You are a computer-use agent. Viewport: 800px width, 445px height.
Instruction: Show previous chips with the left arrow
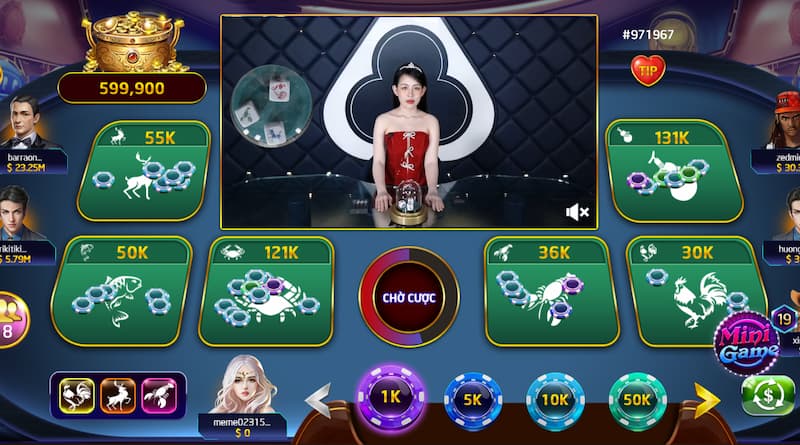318,400
